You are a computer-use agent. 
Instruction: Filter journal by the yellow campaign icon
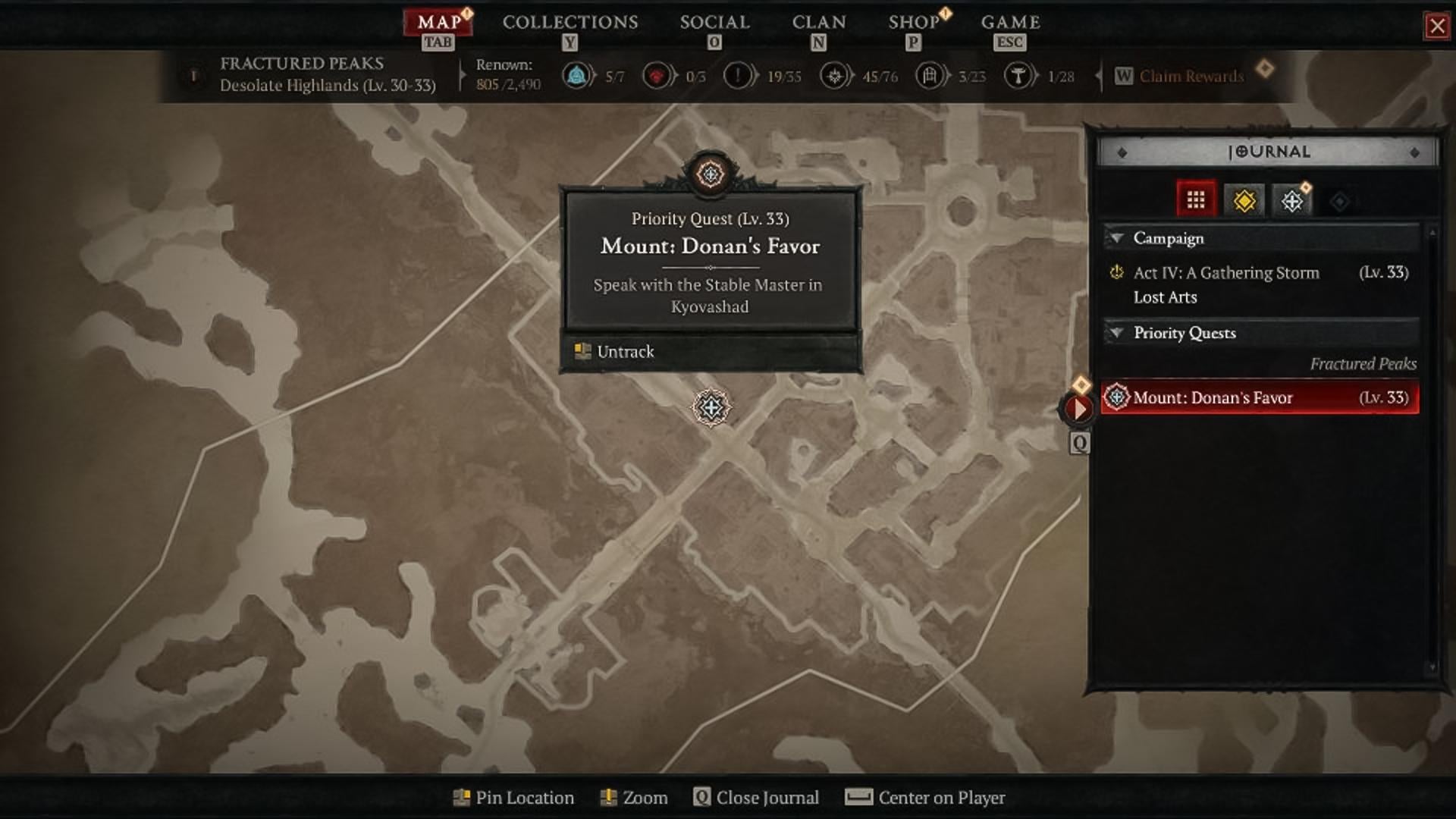click(1244, 201)
